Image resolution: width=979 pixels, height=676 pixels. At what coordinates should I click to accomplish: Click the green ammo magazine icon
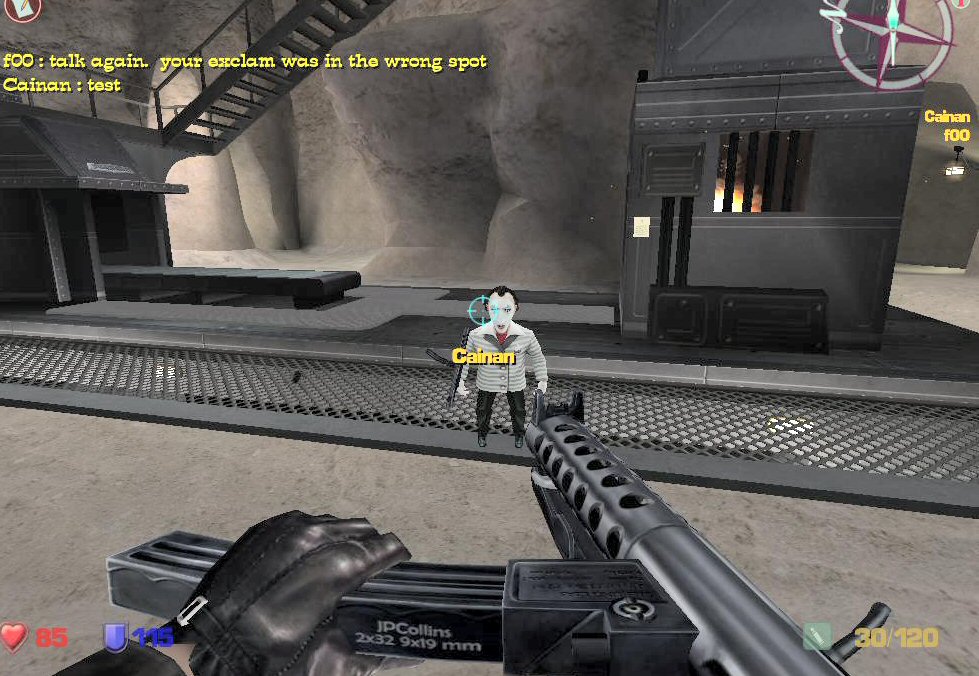tap(819, 636)
